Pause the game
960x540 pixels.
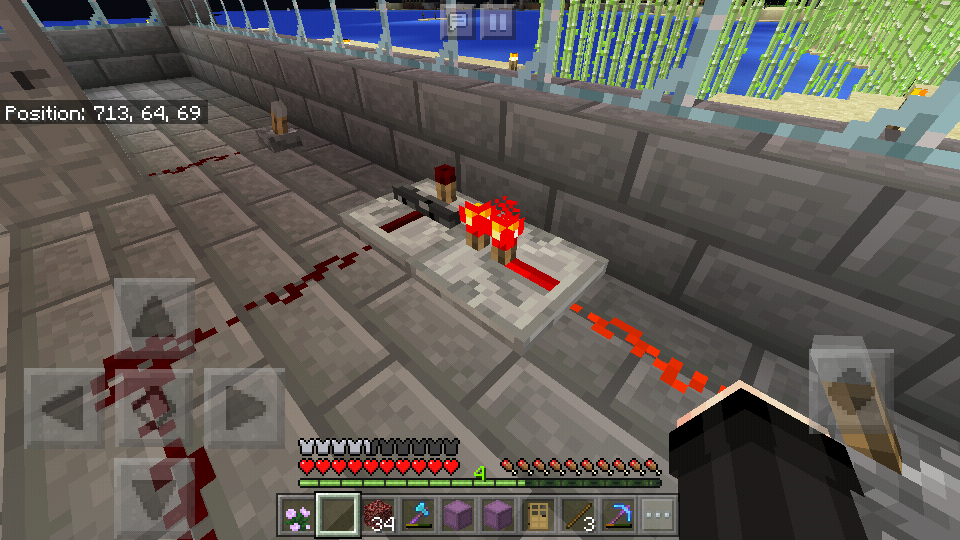(497, 22)
